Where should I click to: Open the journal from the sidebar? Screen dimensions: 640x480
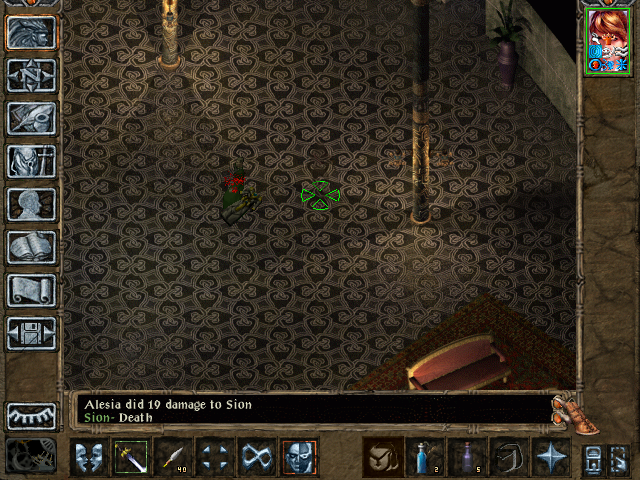coord(31,118)
